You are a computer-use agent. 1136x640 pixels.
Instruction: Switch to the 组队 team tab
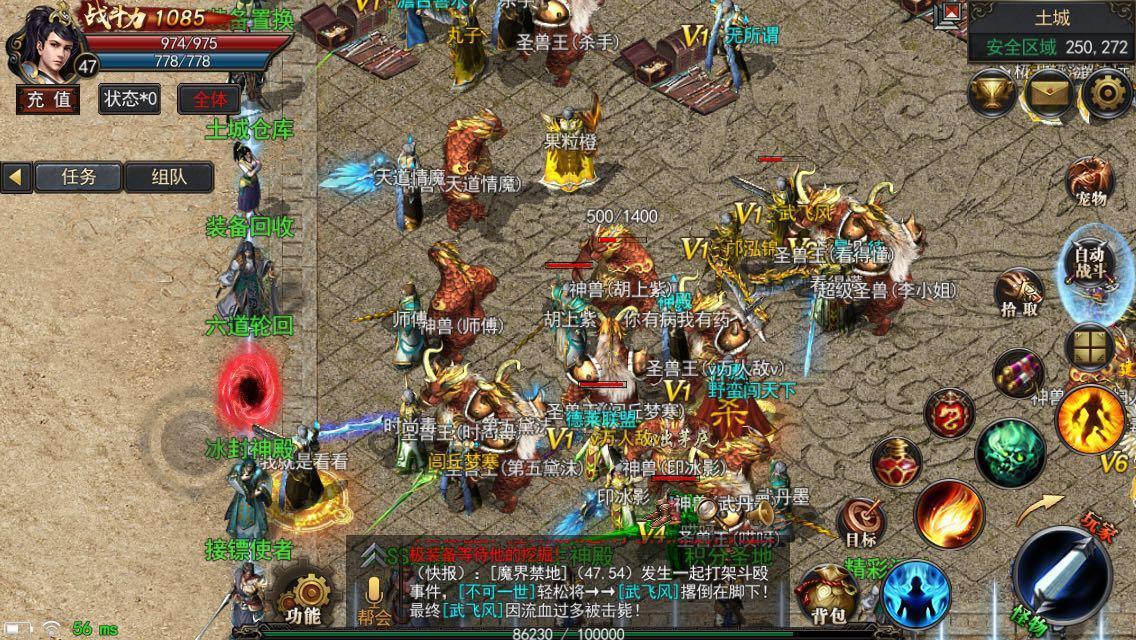tap(168, 177)
